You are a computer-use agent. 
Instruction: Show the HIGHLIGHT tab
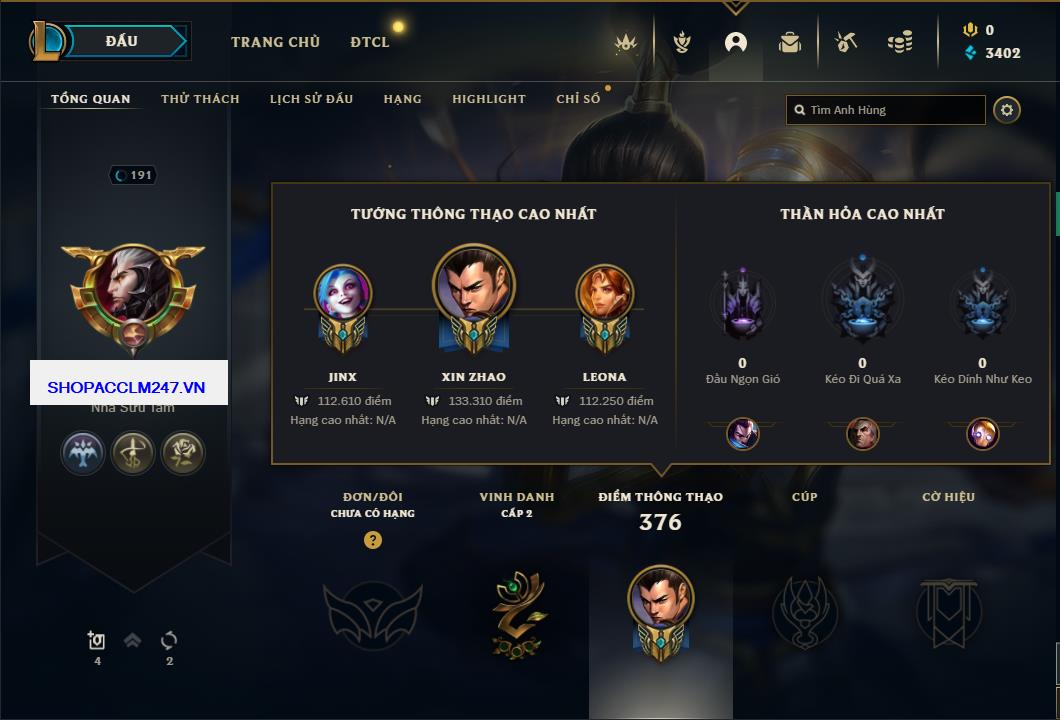[488, 99]
